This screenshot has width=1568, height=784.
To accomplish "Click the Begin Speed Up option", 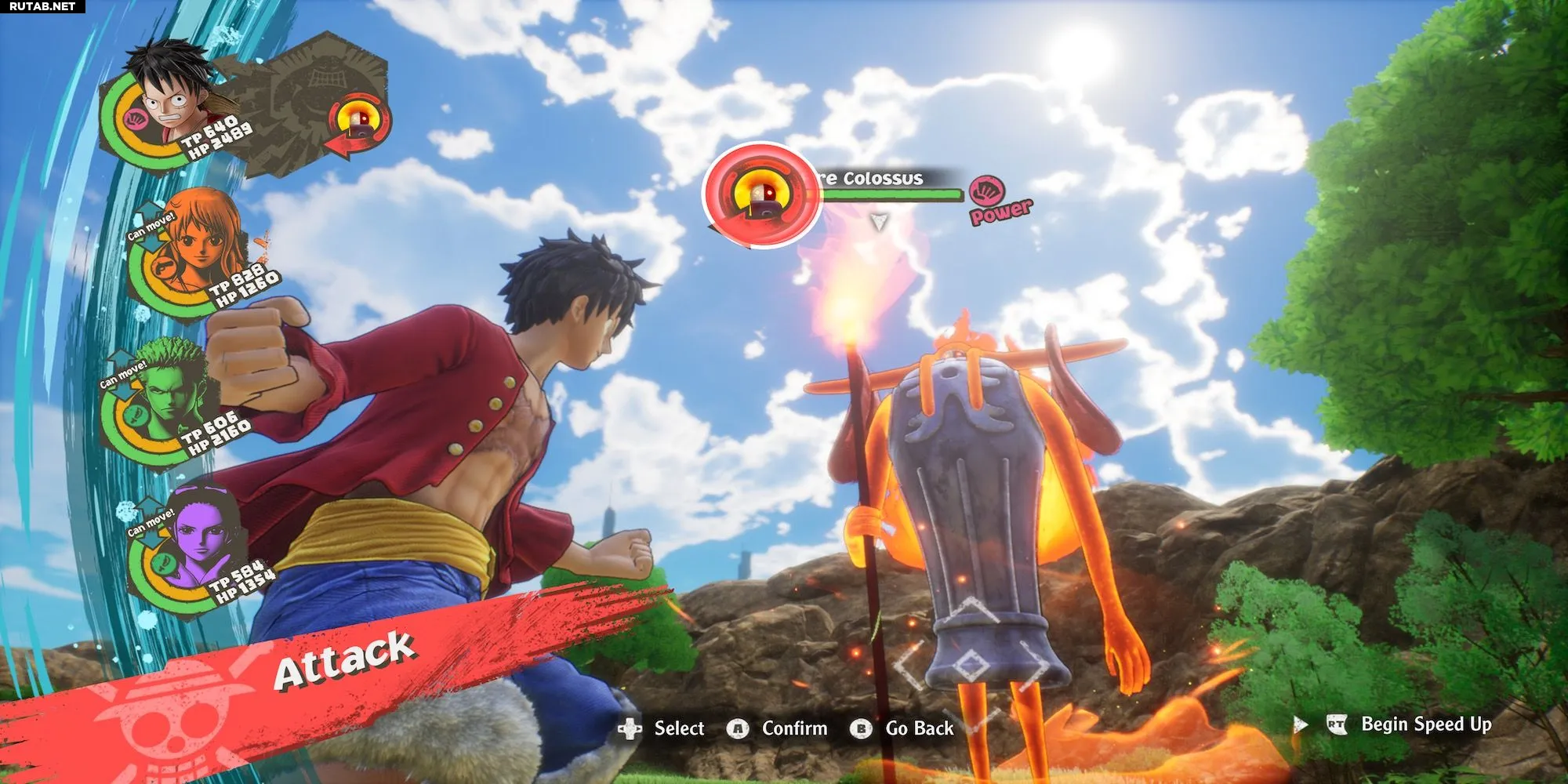I will [x=1425, y=724].
